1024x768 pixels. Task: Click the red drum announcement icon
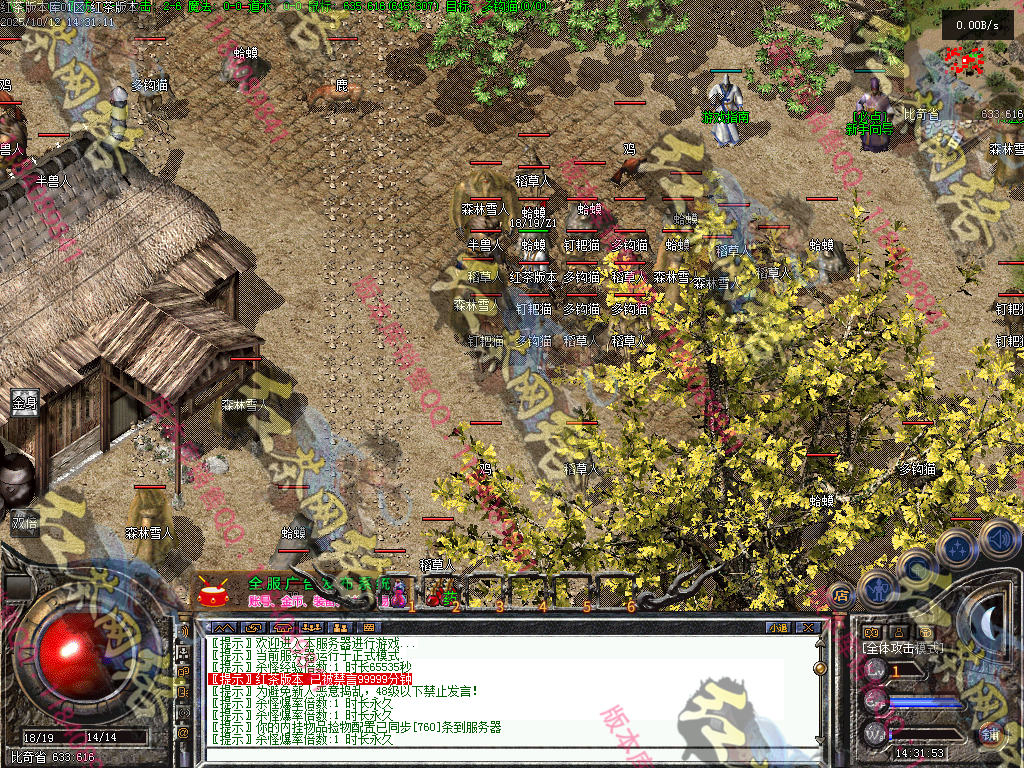click(212, 593)
